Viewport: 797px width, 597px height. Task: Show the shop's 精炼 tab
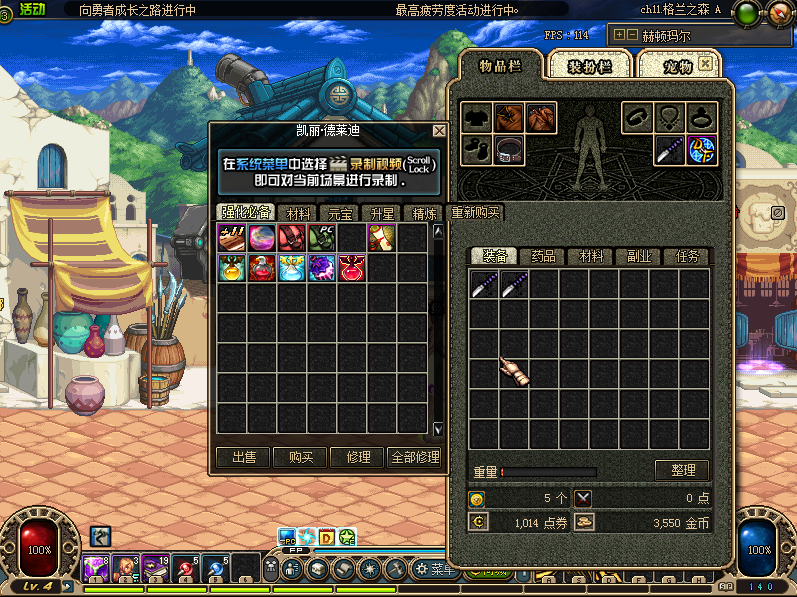[424, 213]
